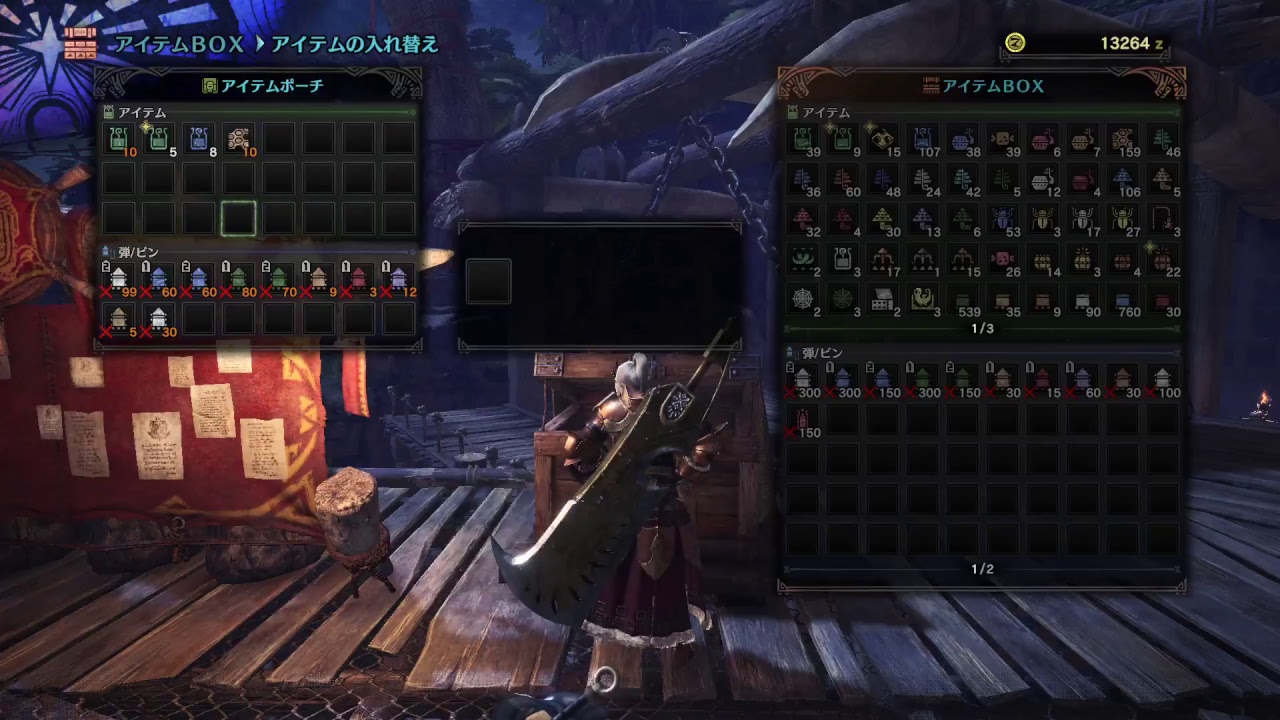Viewport: 1280px width, 720px height.
Task: Select the herb stack of 46 in box
Action: [1163, 139]
